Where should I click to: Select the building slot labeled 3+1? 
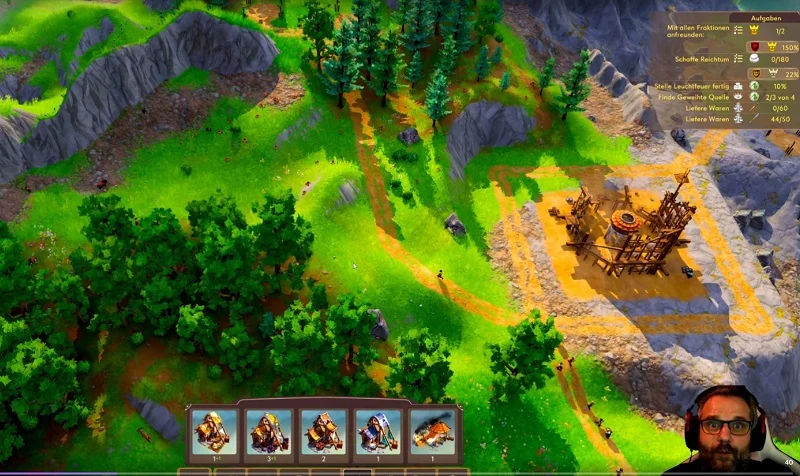[268, 433]
